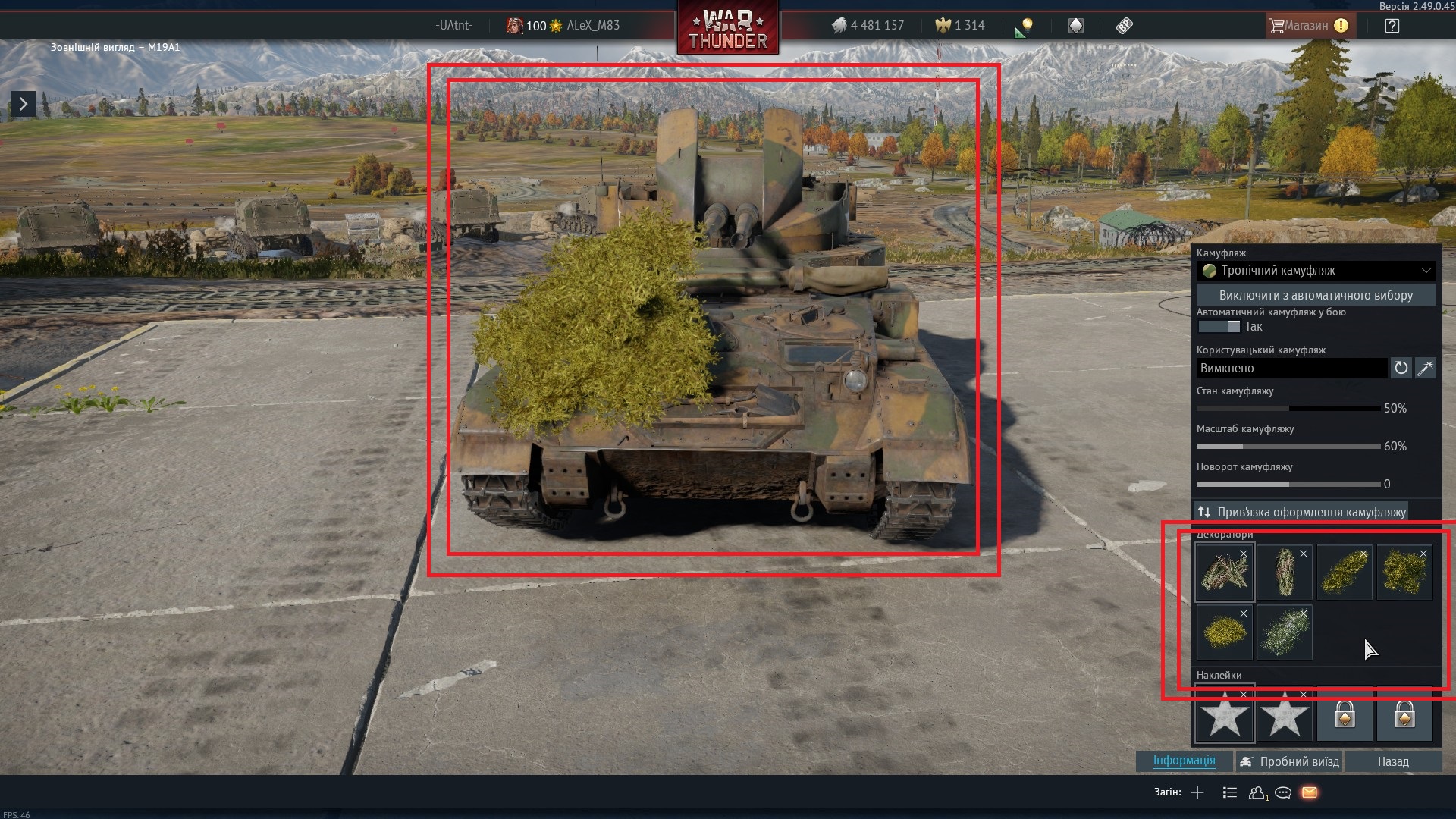Open the question mark help button
Image resolution: width=1456 pixels, height=819 pixels.
[1392, 26]
